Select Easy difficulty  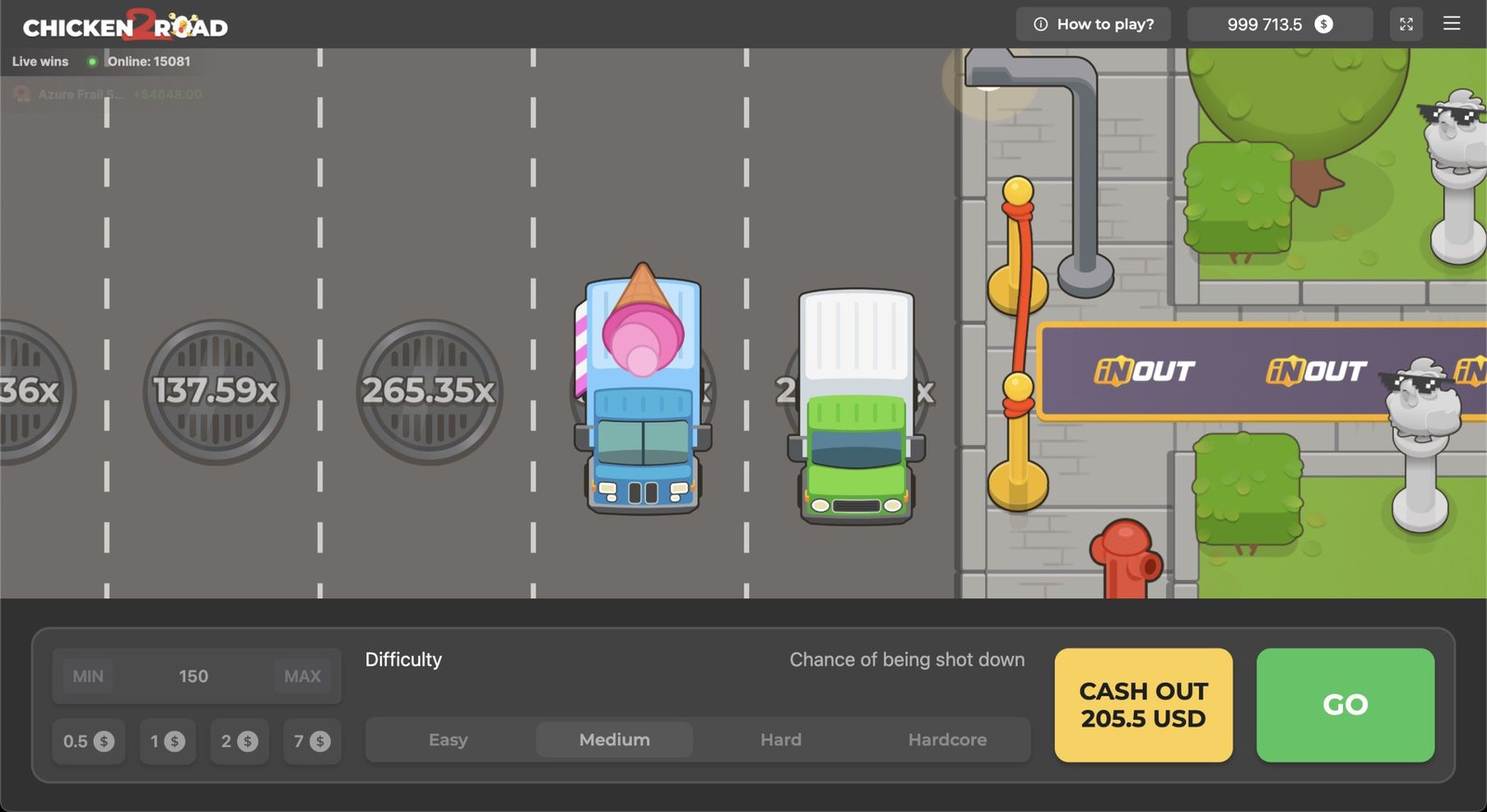[x=448, y=740]
